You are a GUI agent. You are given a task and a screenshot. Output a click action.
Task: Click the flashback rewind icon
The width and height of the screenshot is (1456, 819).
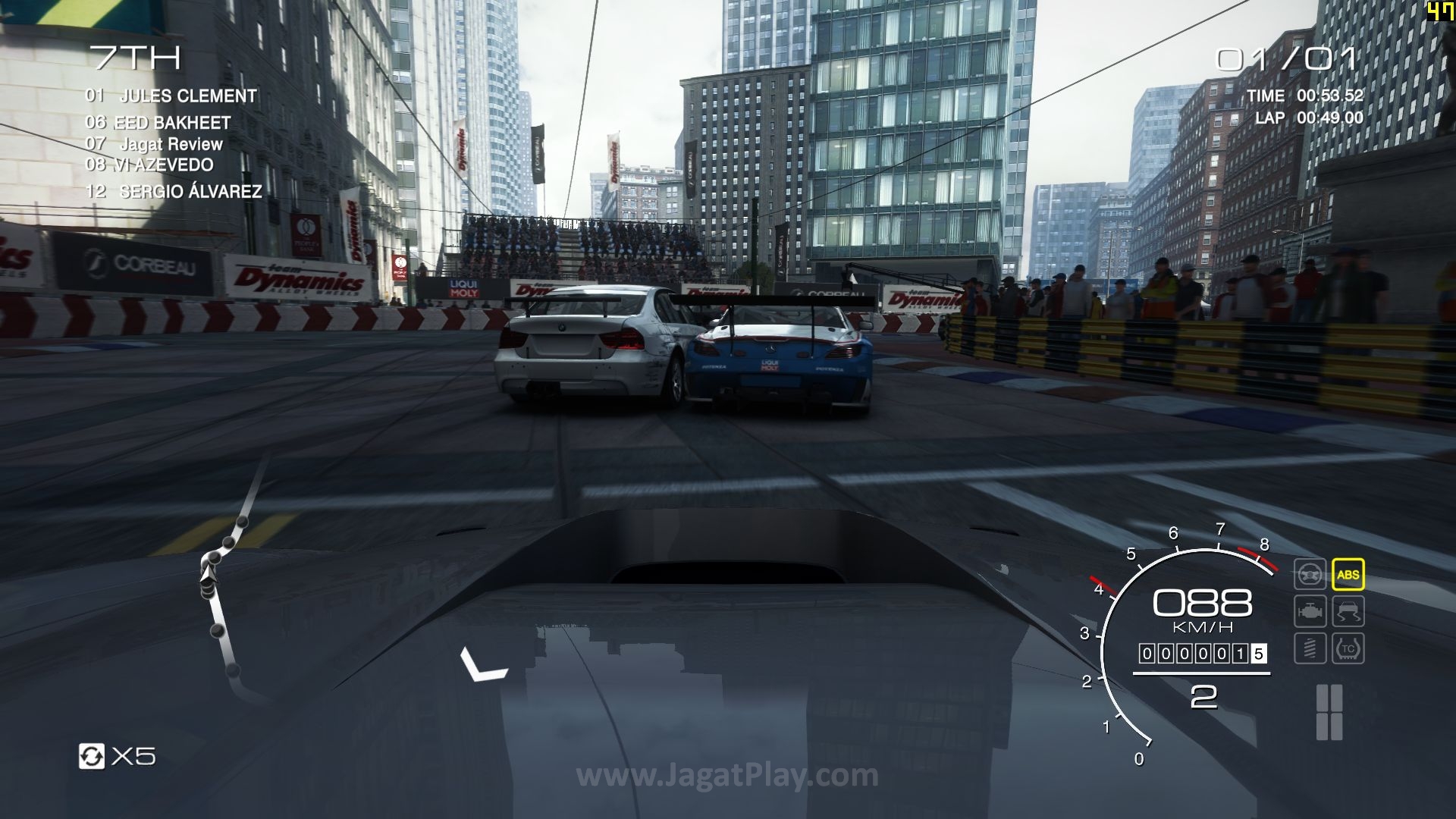(92, 756)
